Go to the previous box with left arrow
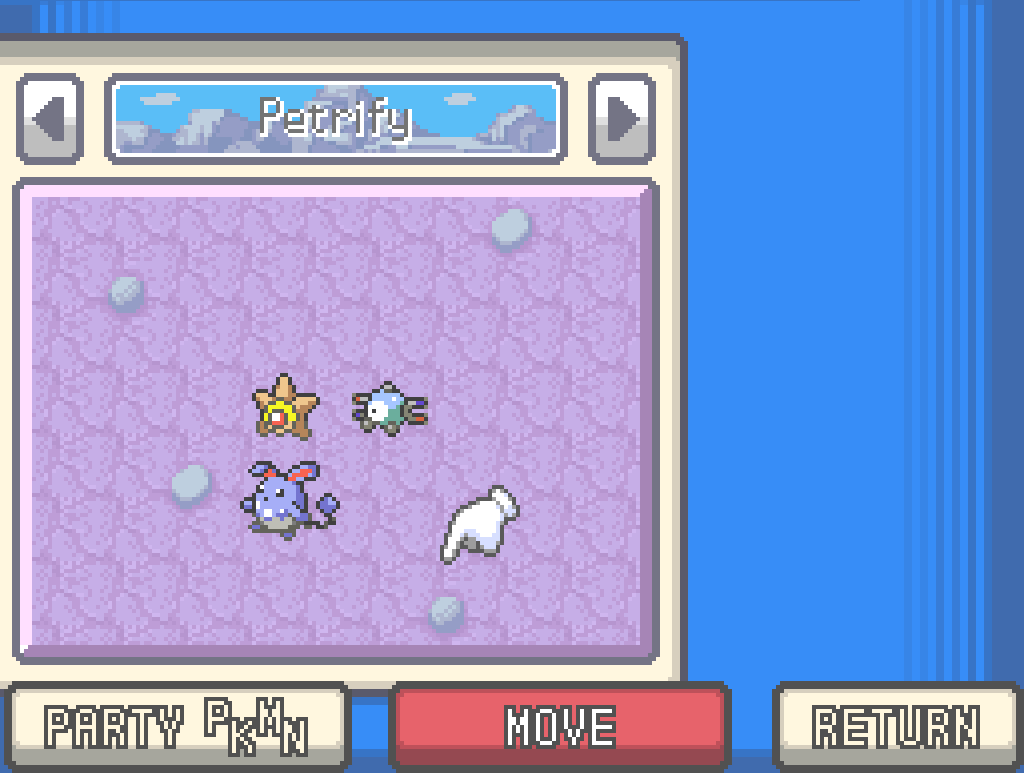 pos(49,119)
